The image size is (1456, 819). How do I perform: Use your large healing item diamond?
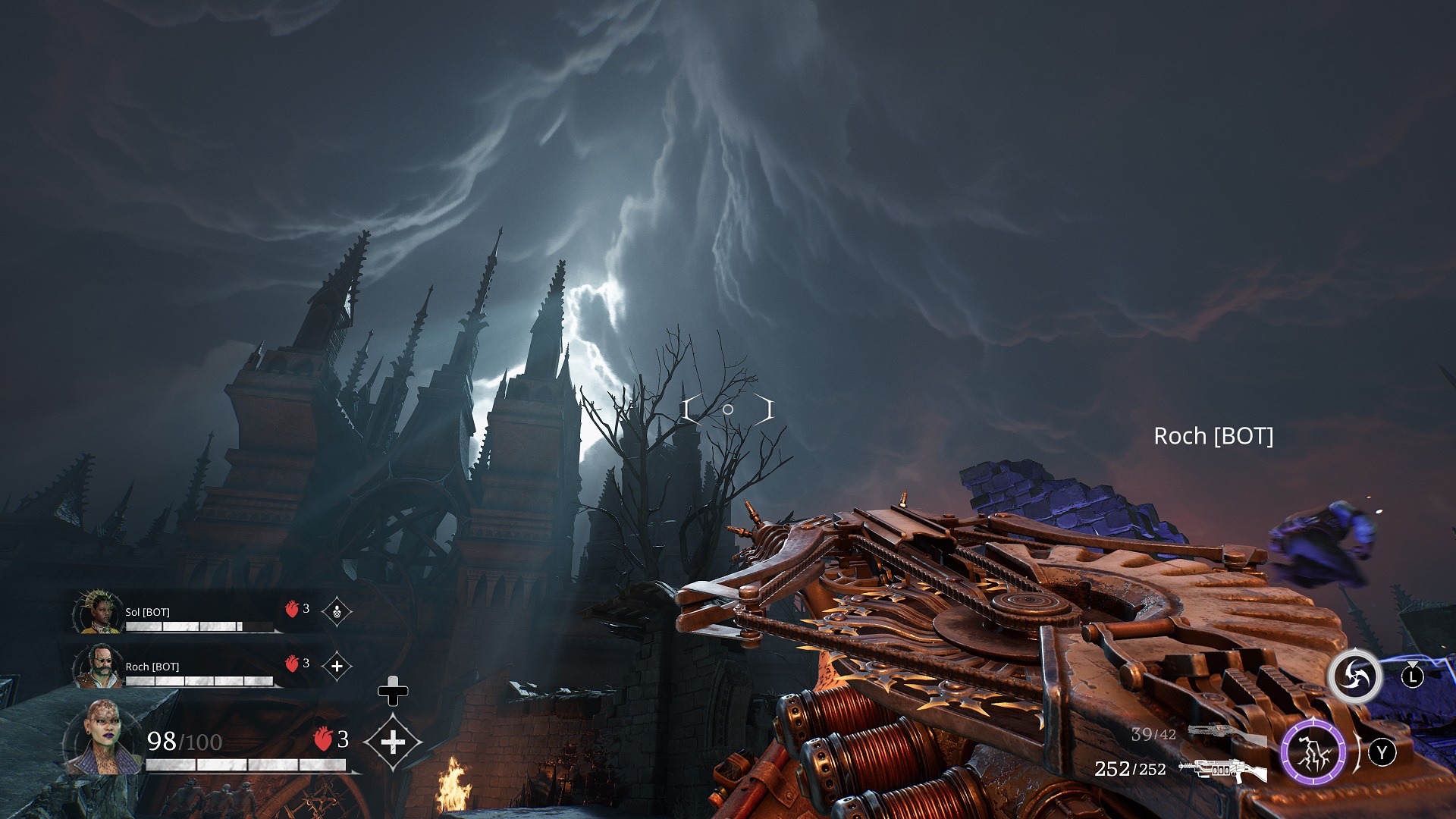[392, 742]
